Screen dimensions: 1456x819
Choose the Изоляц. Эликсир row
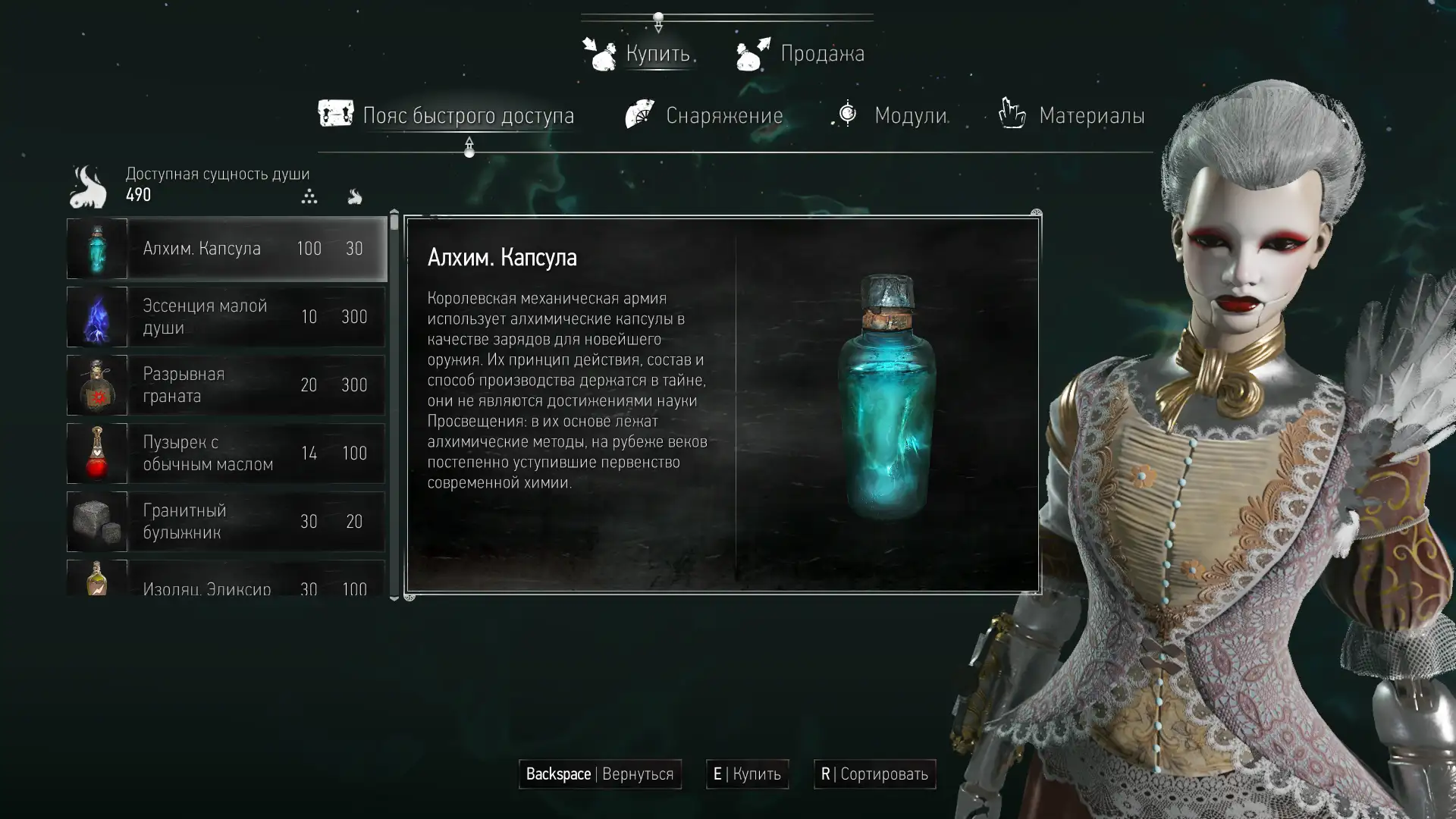[x=226, y=582]
